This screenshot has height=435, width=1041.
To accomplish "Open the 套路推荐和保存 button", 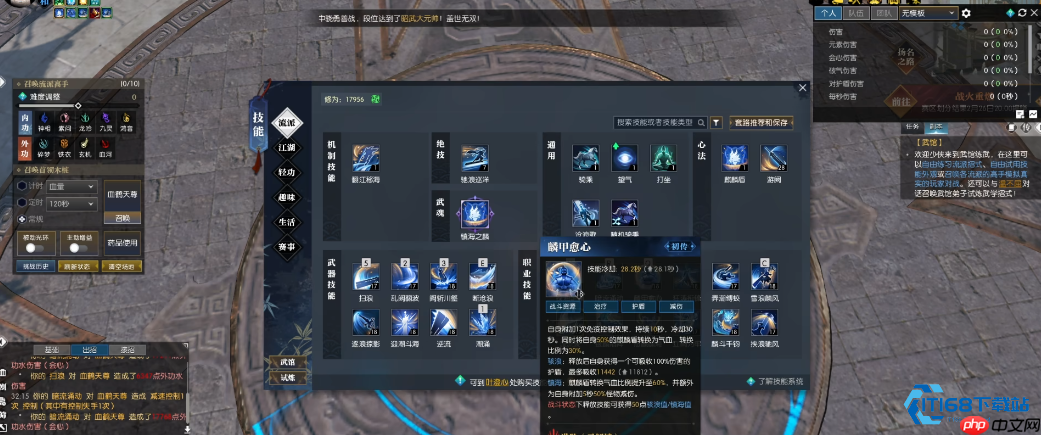I will pos(762,122).
